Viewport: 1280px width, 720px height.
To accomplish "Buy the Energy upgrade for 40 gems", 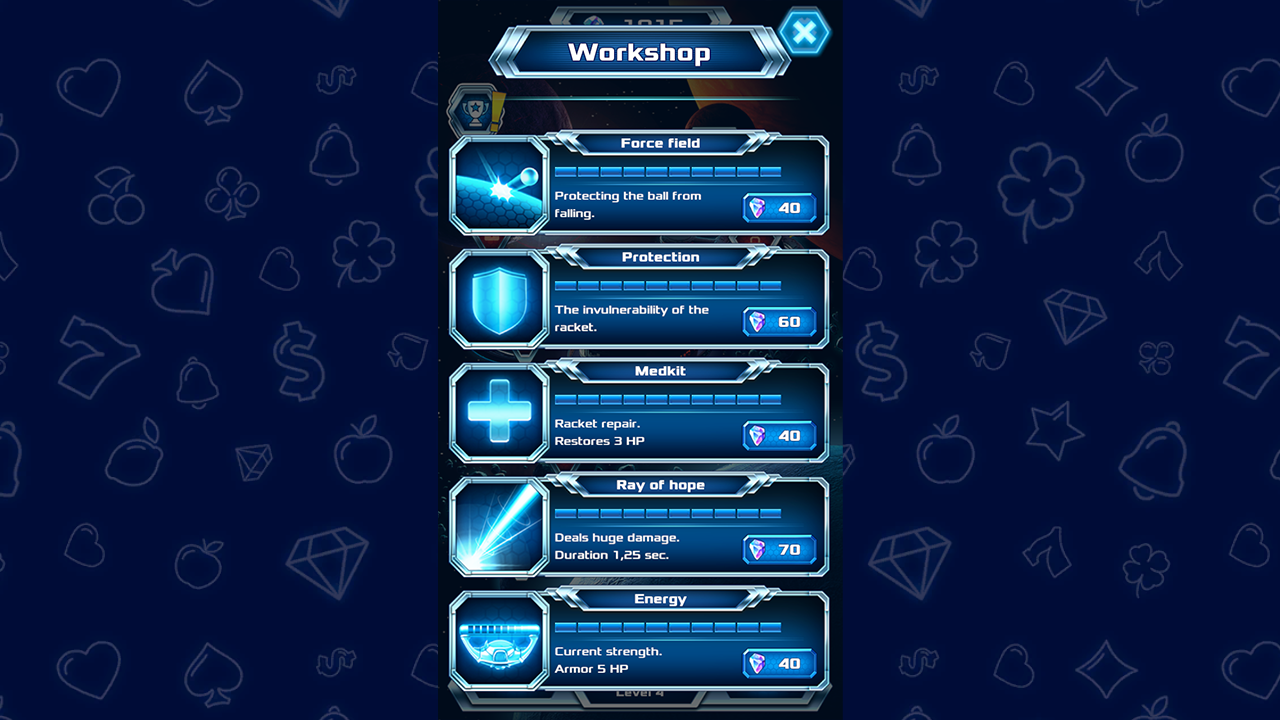I will tap(780, 663).
